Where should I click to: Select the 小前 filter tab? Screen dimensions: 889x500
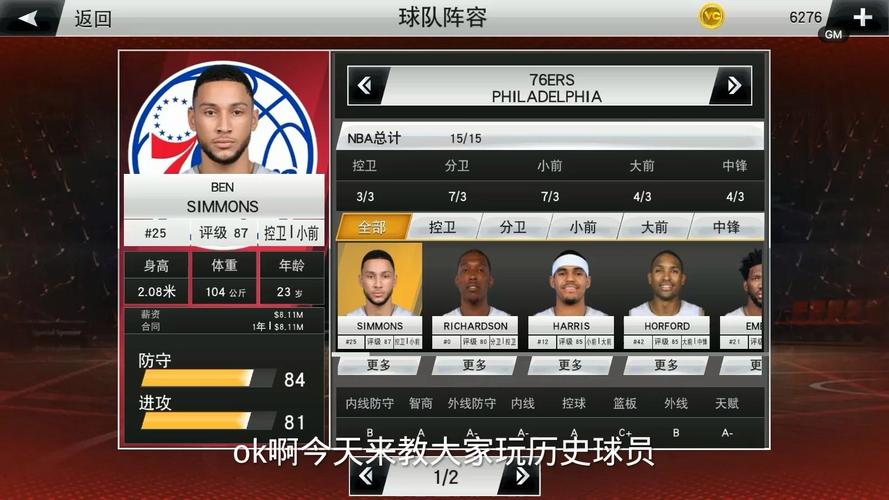583,227
